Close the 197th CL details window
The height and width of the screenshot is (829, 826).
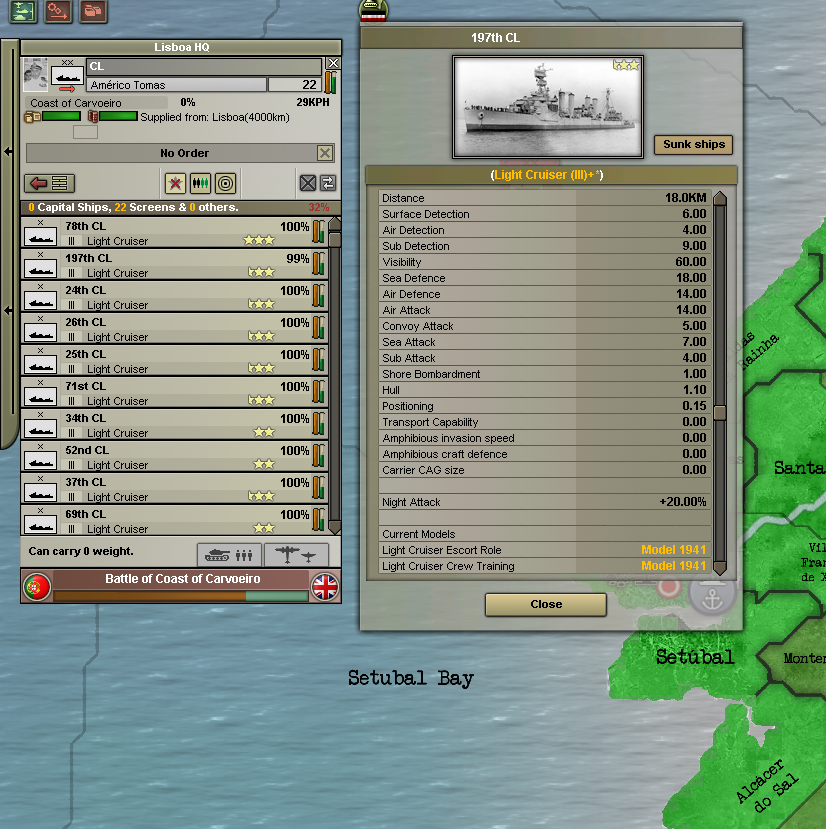545,604
